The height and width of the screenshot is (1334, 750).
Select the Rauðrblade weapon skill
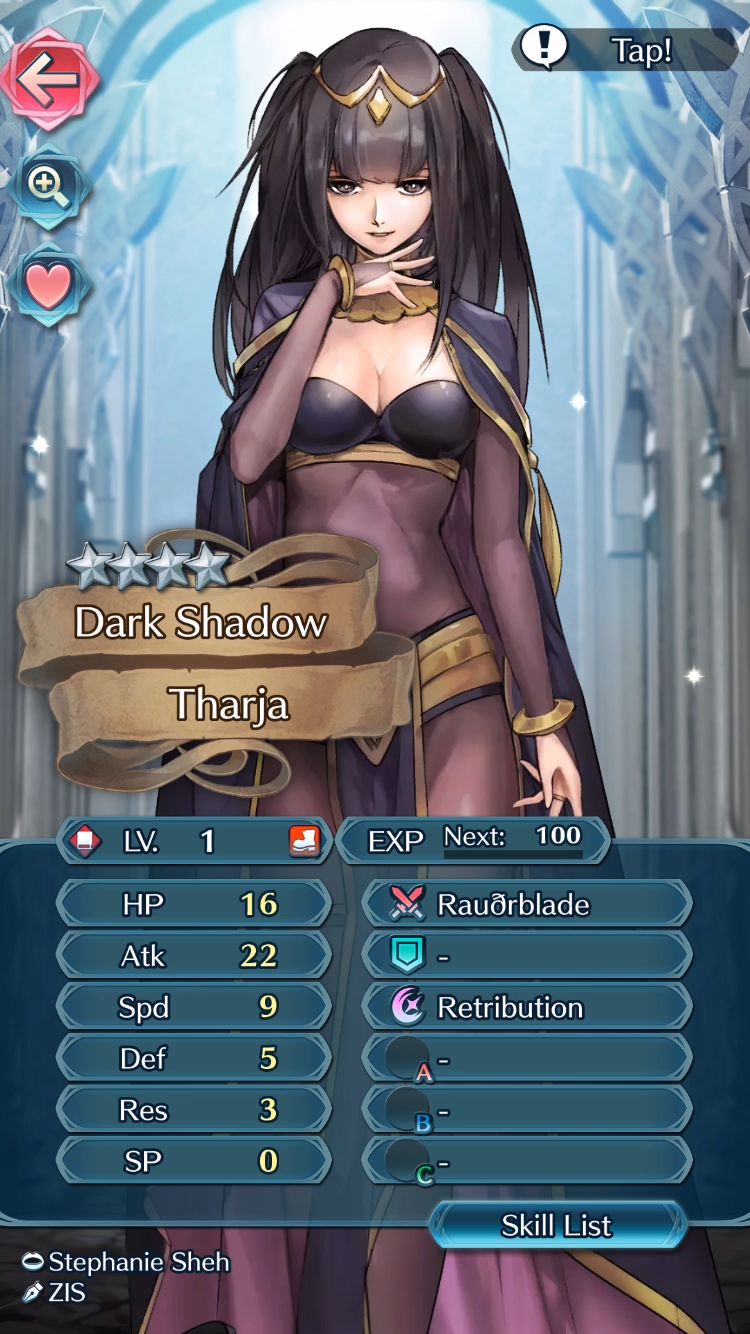point(527,904)
